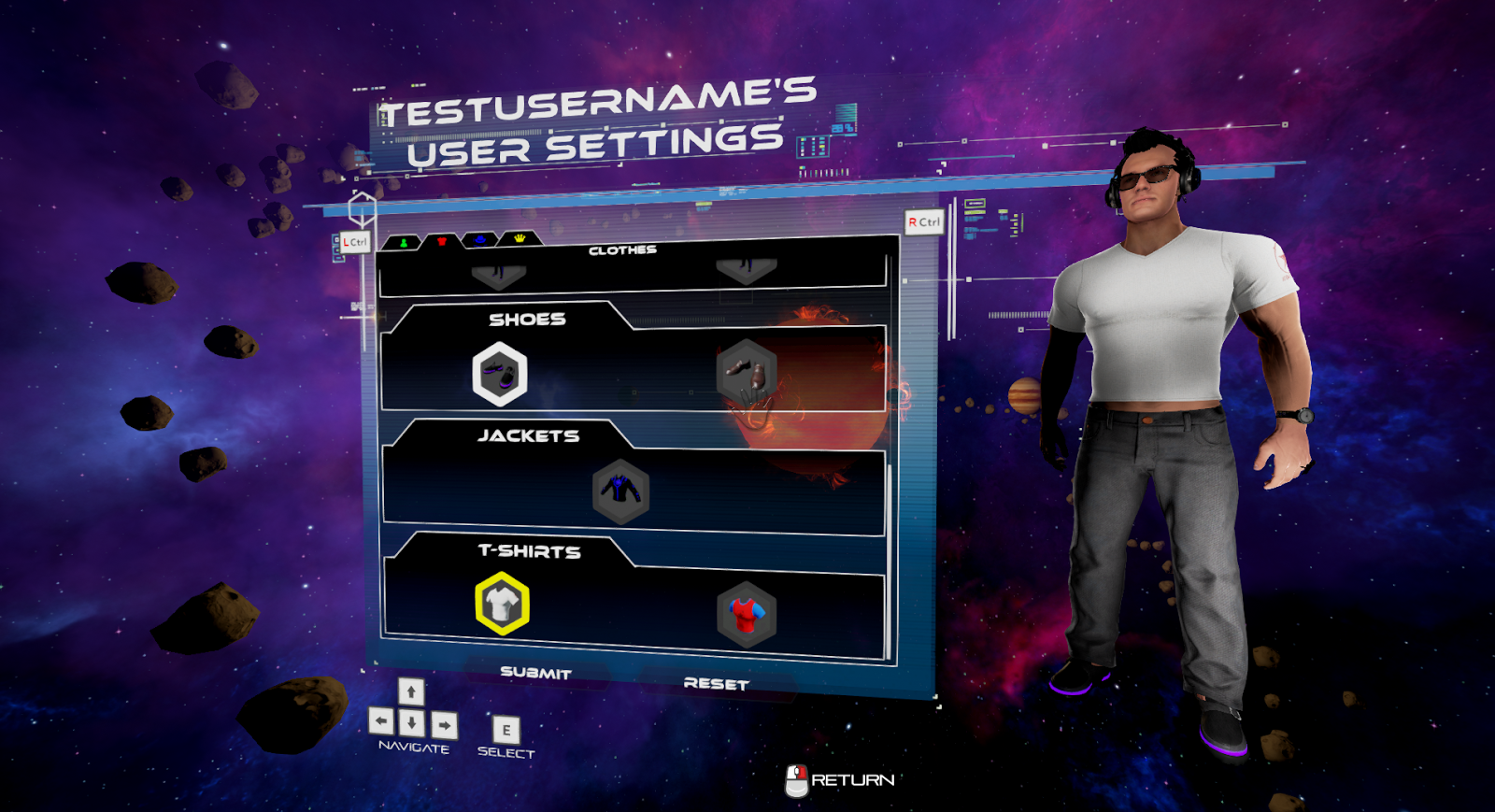Pick the purple-soled sneakers
1495x812 pixels.
(500, 374)
